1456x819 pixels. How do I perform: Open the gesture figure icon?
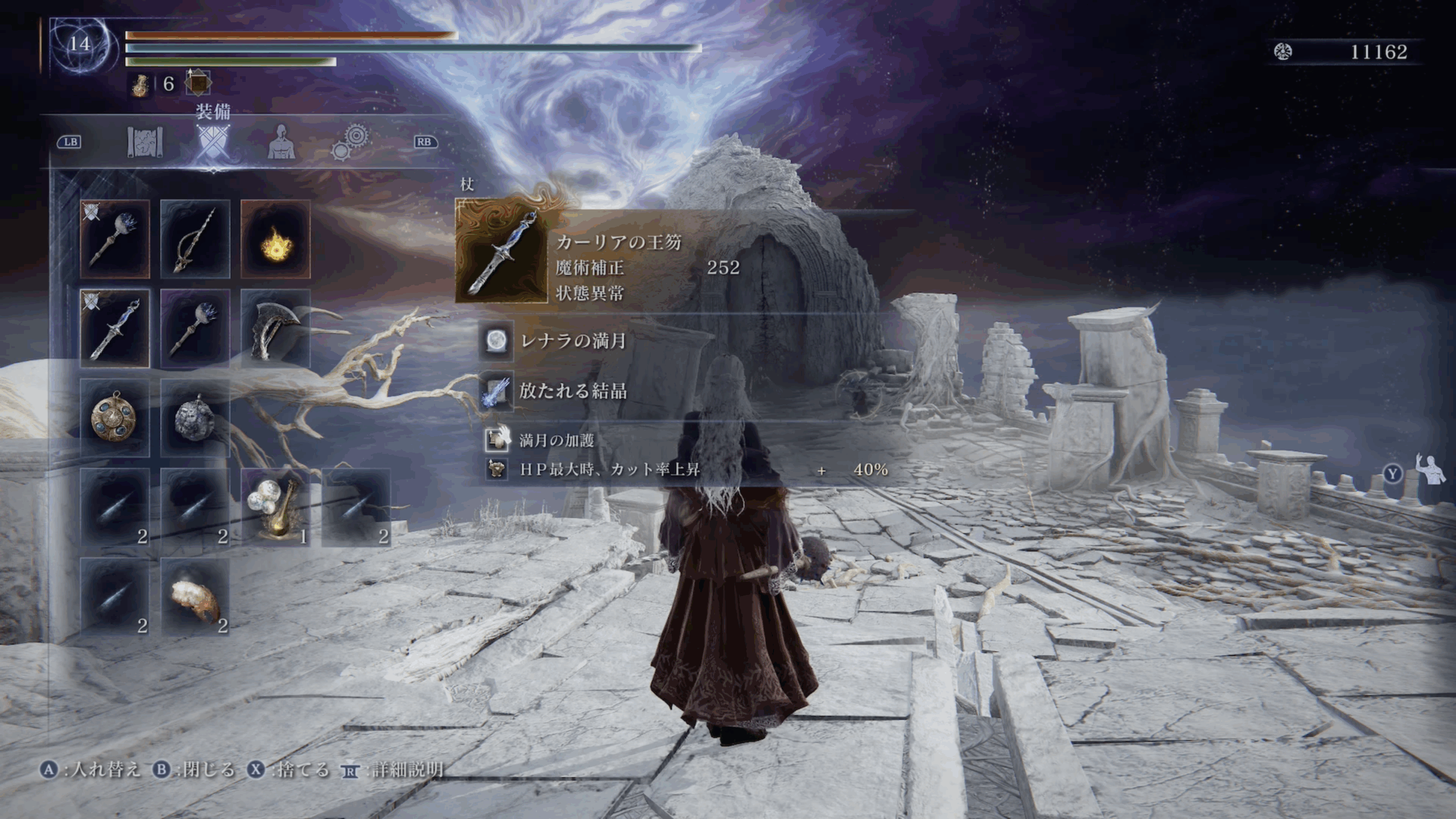1430,470
